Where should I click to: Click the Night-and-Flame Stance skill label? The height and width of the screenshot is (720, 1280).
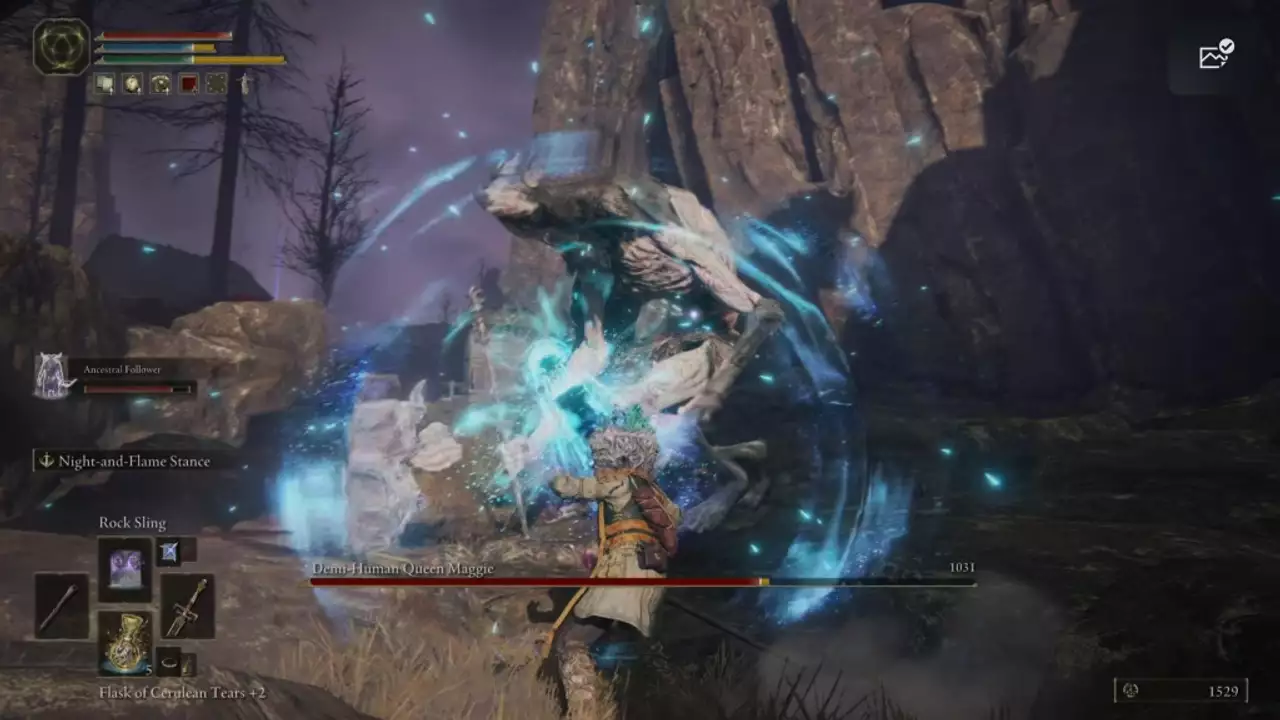click(134, 461)
